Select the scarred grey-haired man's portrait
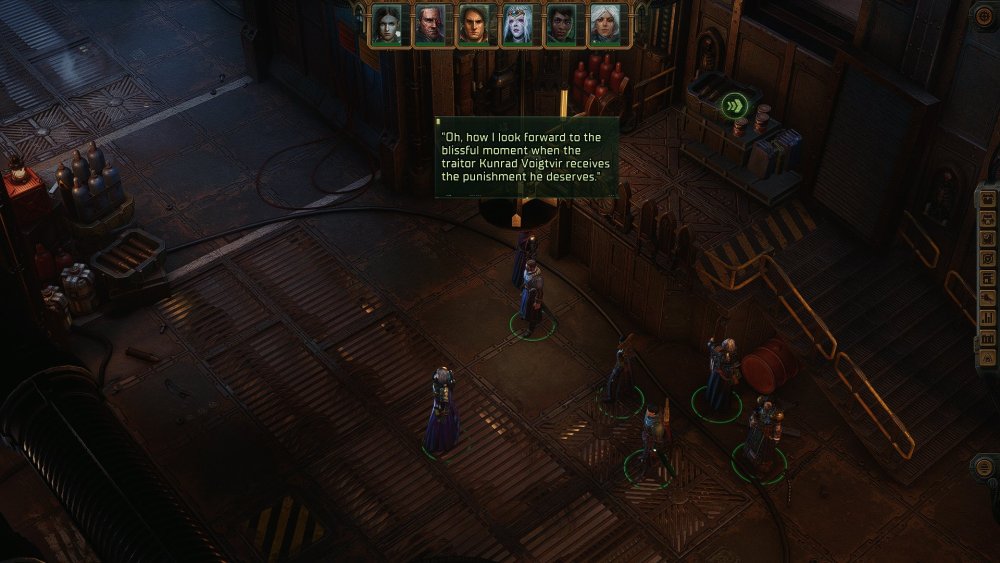This screenshot has height=563, width=1000. pos(430,25)
